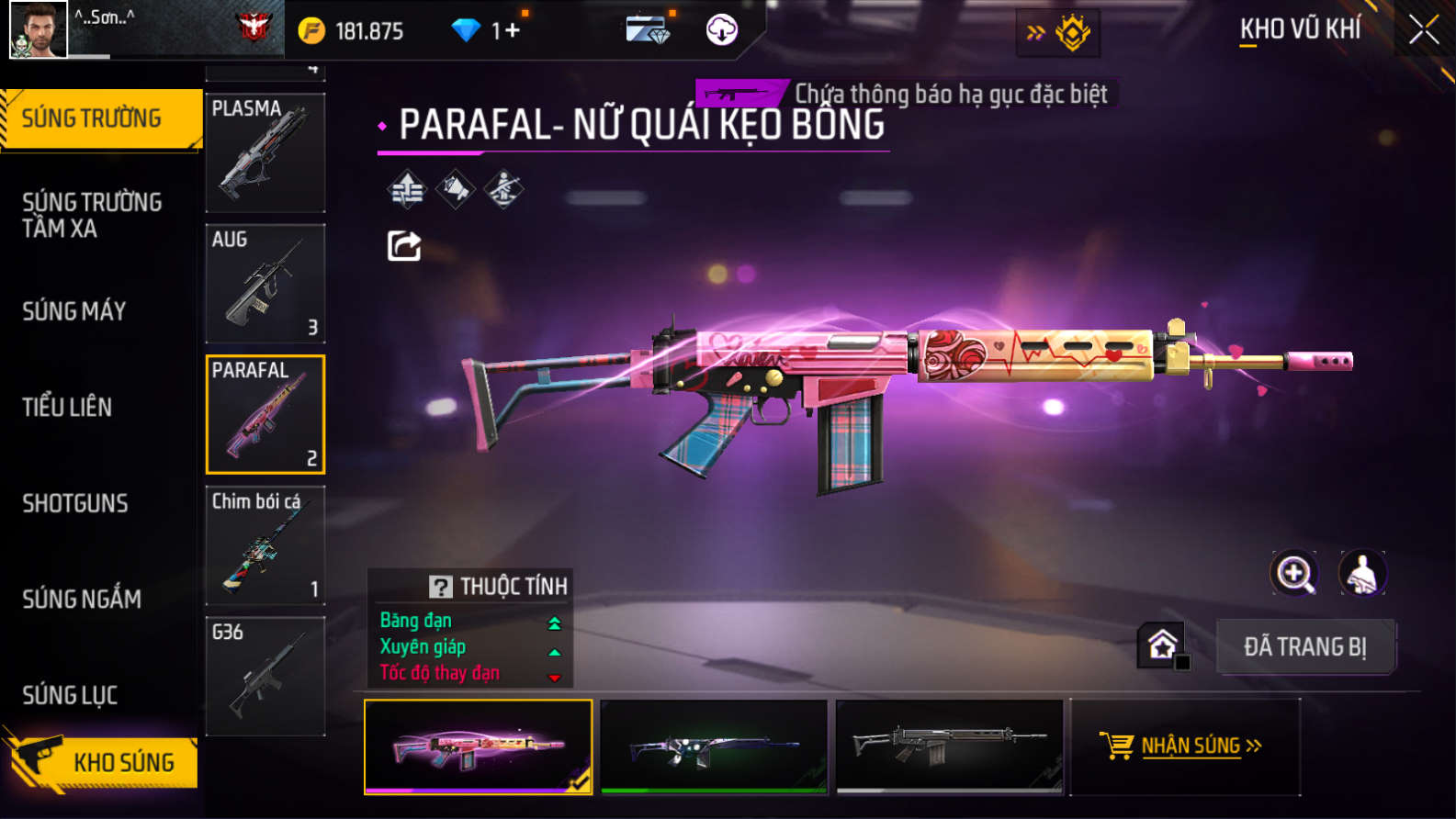This screenshot has height=819, width=1456.
Task: Zoom in with the magnifier icon
Action: point(1293,574)
